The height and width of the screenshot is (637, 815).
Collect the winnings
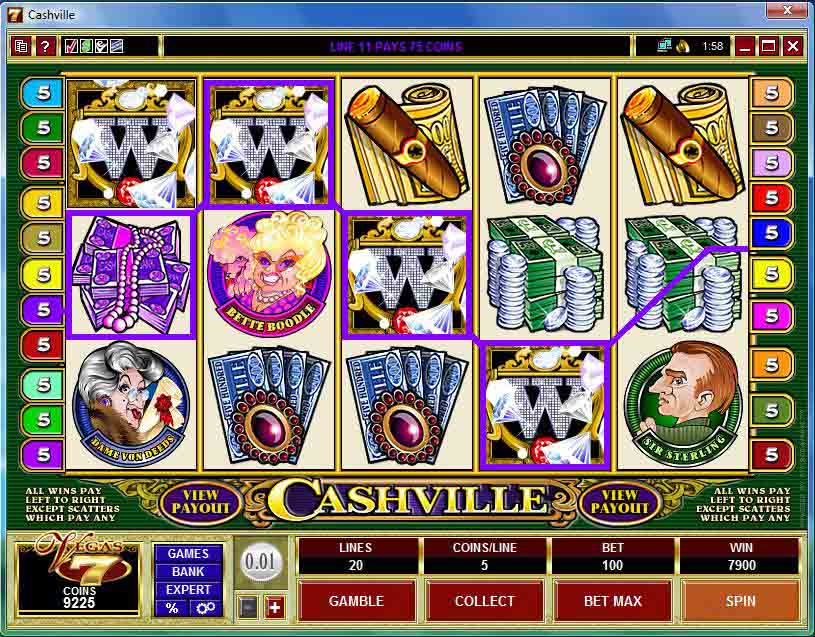(x=484, y=601)
